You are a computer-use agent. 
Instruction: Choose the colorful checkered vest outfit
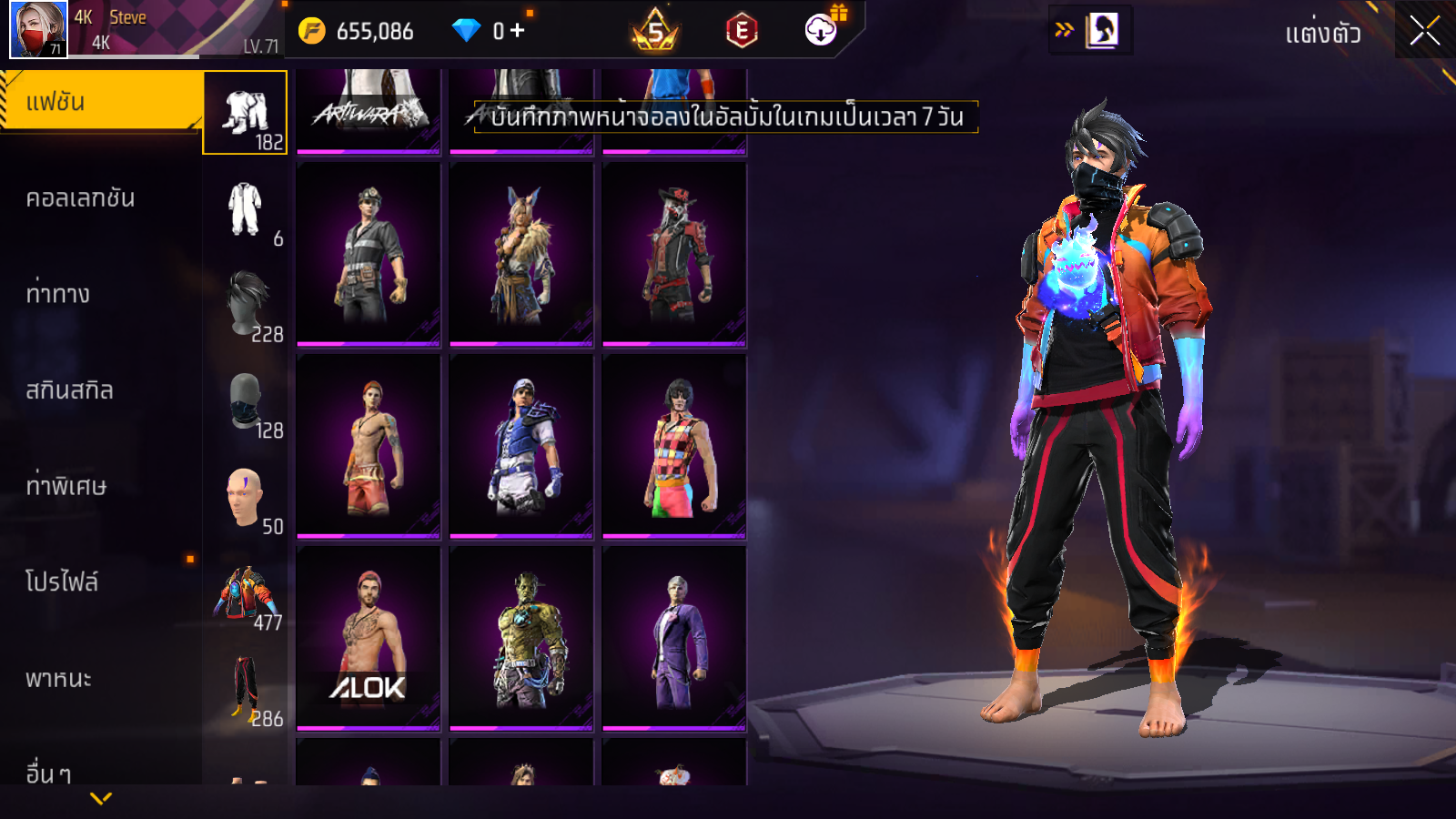674,446
